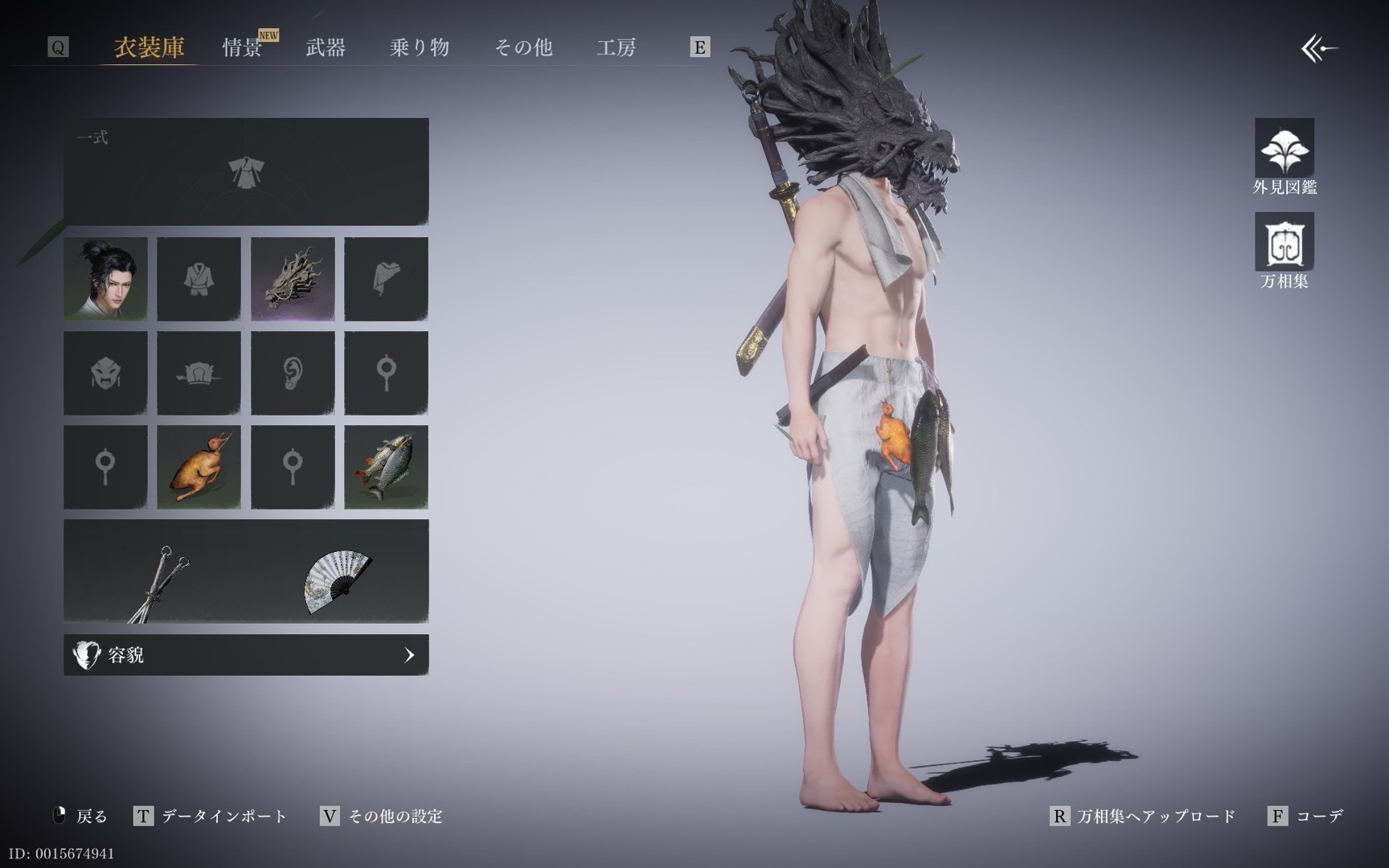Expand the 容貌 appearance row
Screen dimensions: 1389x868
pyautogui.click(x=246, y=655)
